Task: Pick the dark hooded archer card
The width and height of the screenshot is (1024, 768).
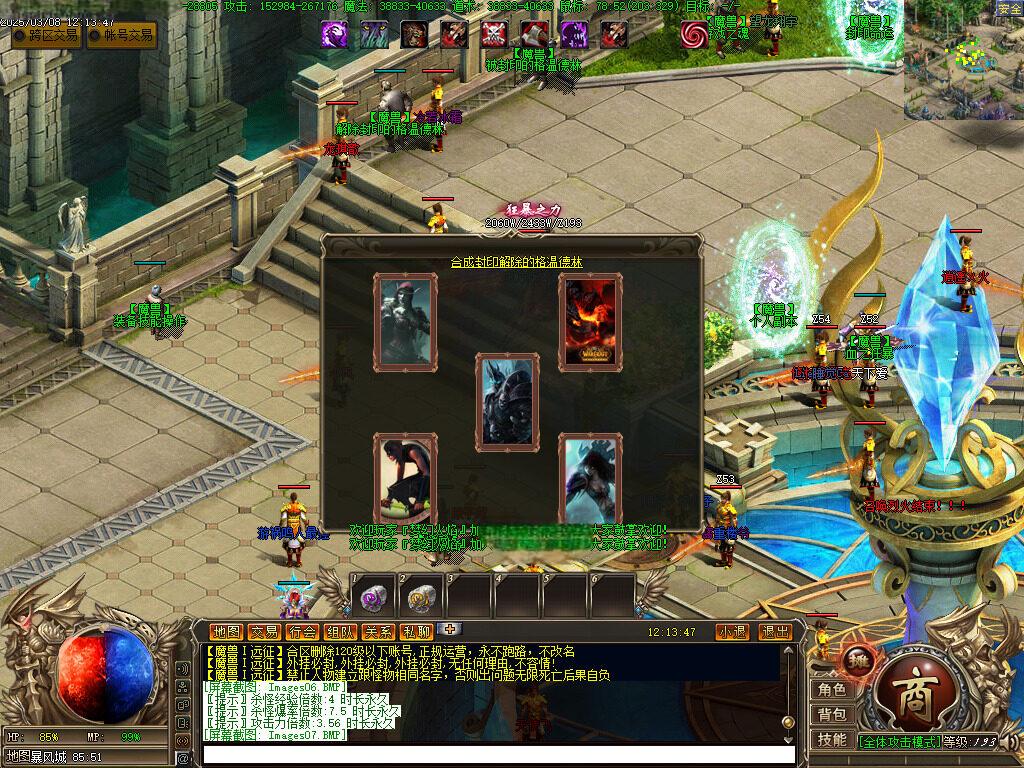Action: click(x=405, y=320)
